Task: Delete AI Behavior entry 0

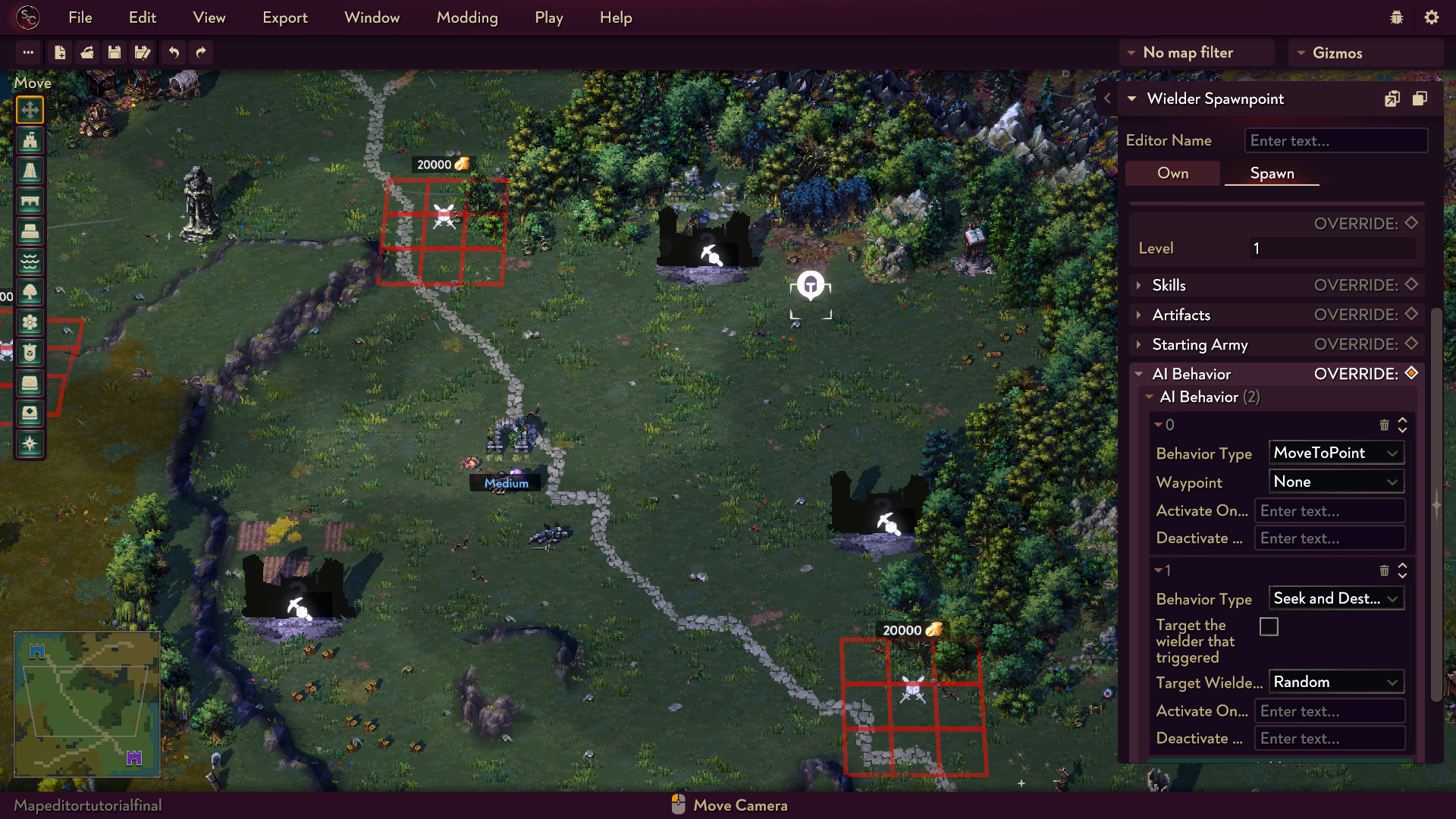Action: point(1385,425)
